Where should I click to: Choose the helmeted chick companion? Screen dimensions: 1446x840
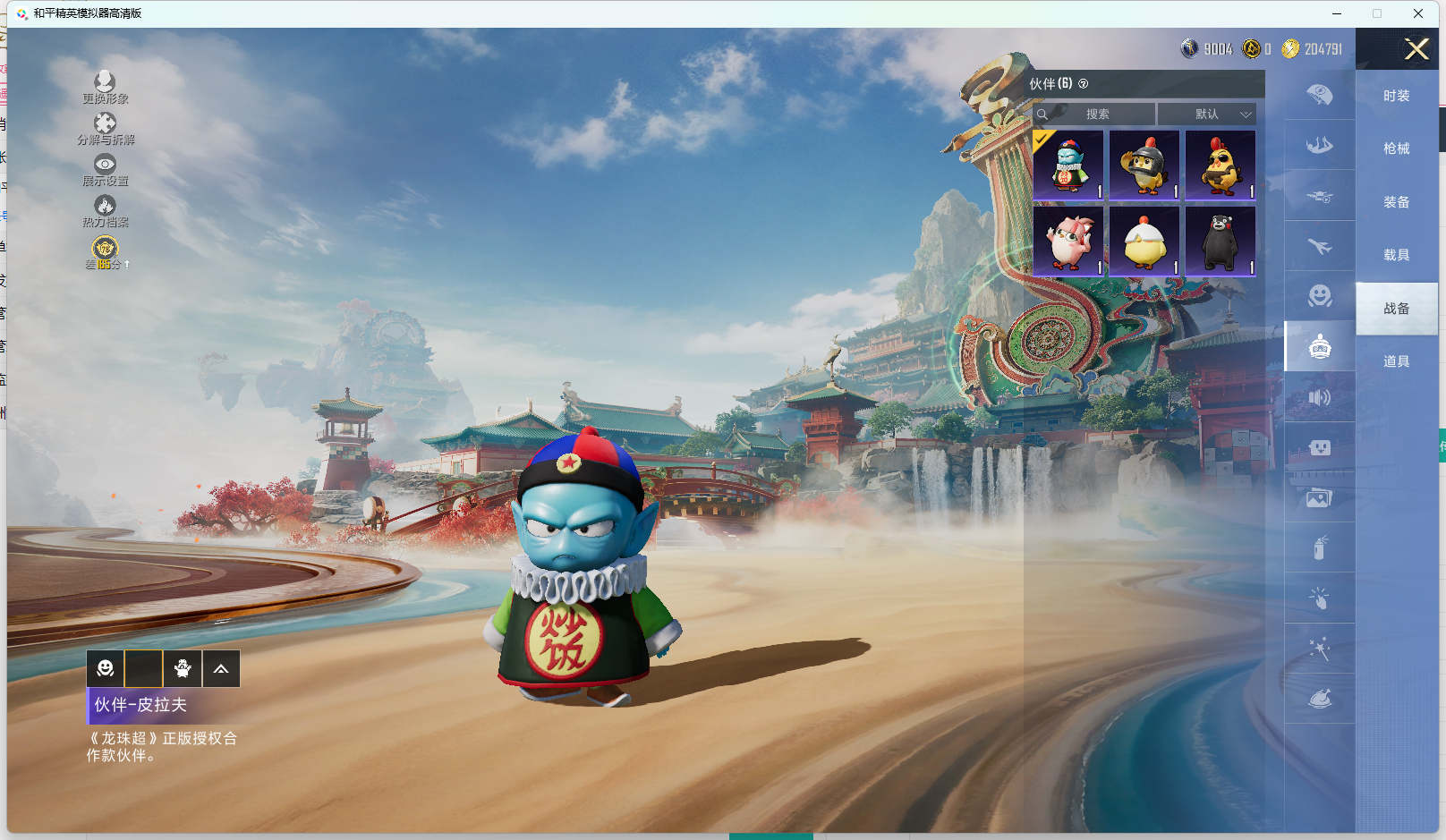[1144, 165]
